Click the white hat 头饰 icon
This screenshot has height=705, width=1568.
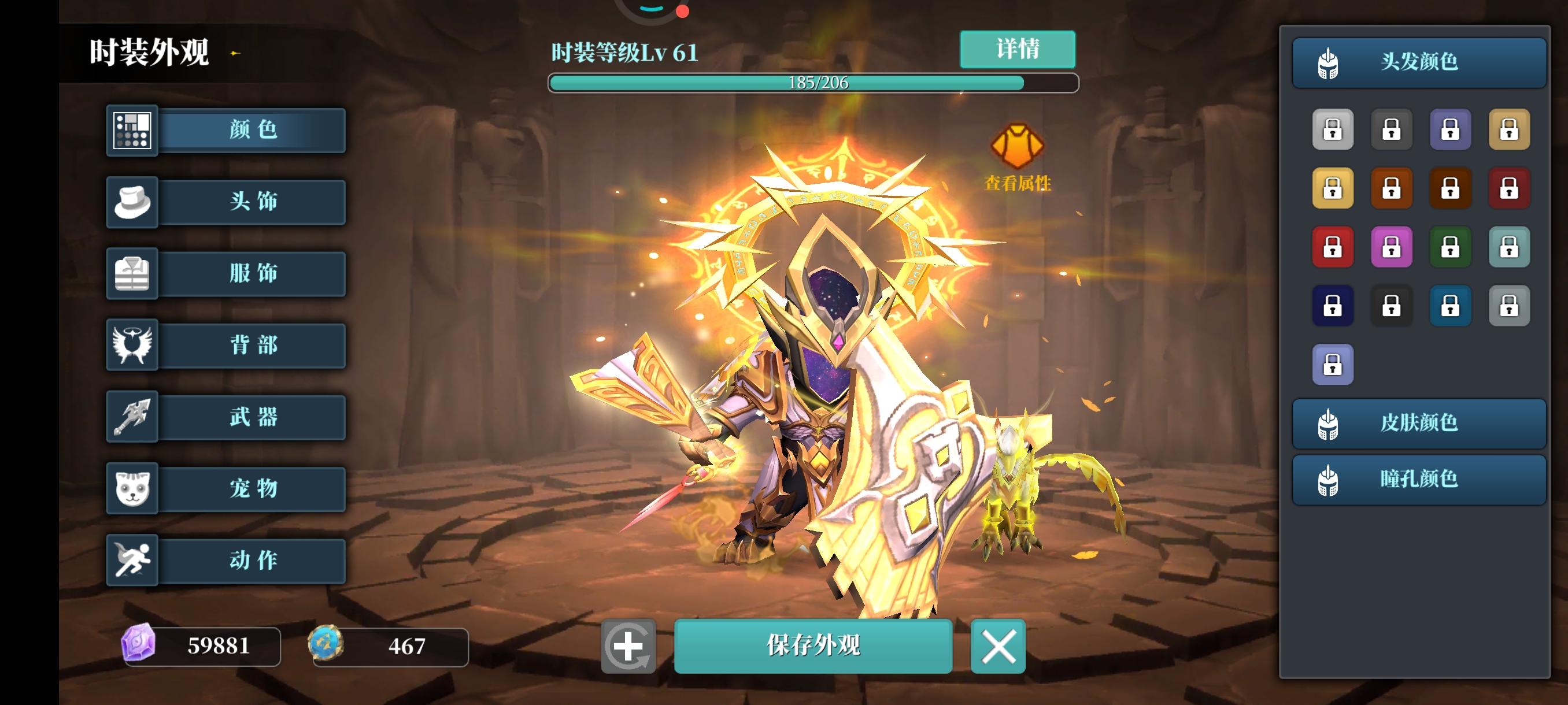131,202
